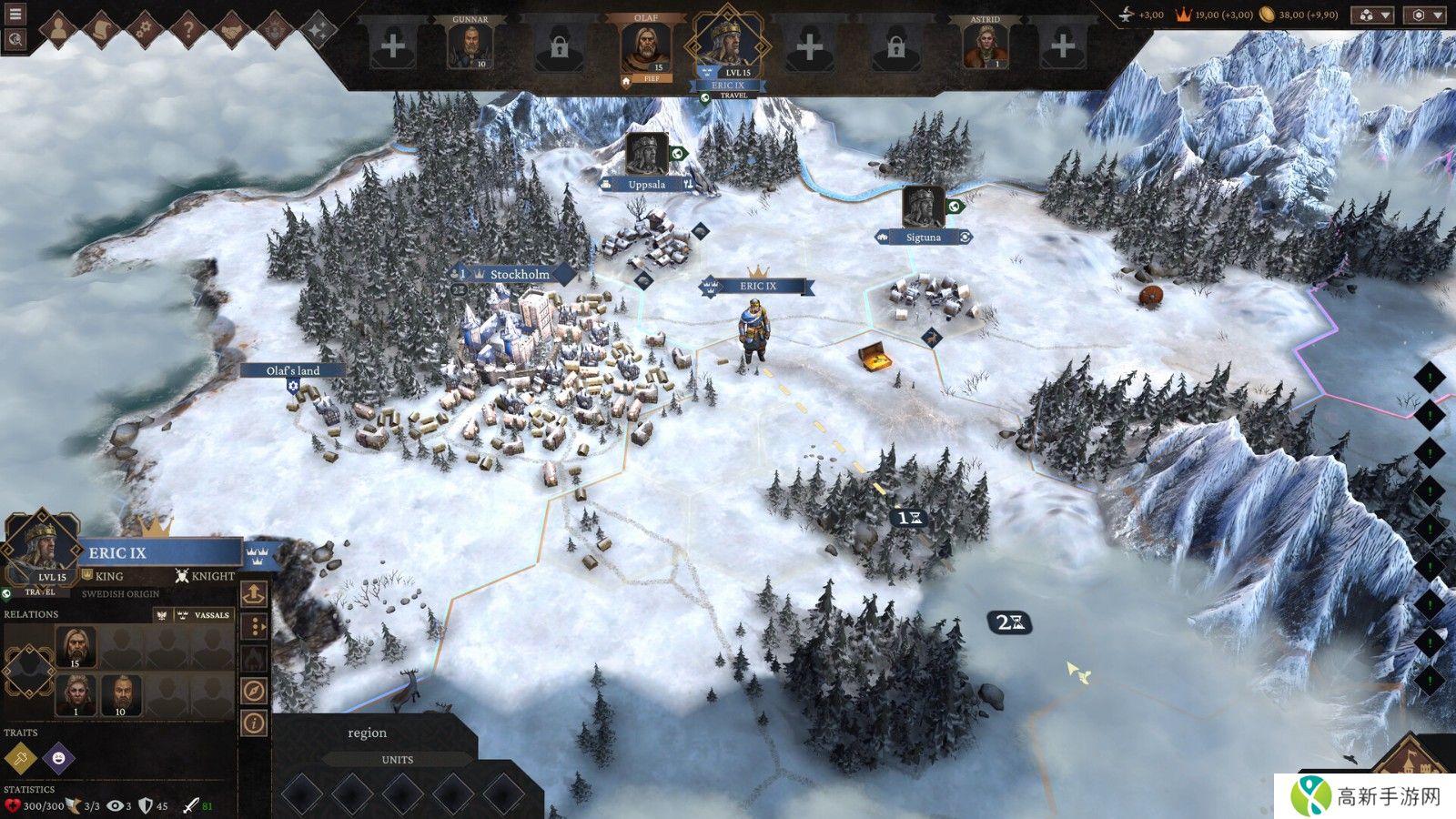Select Astrid's portrait in the top bar
The image size is (1456, 819).
tap(985, 45)
